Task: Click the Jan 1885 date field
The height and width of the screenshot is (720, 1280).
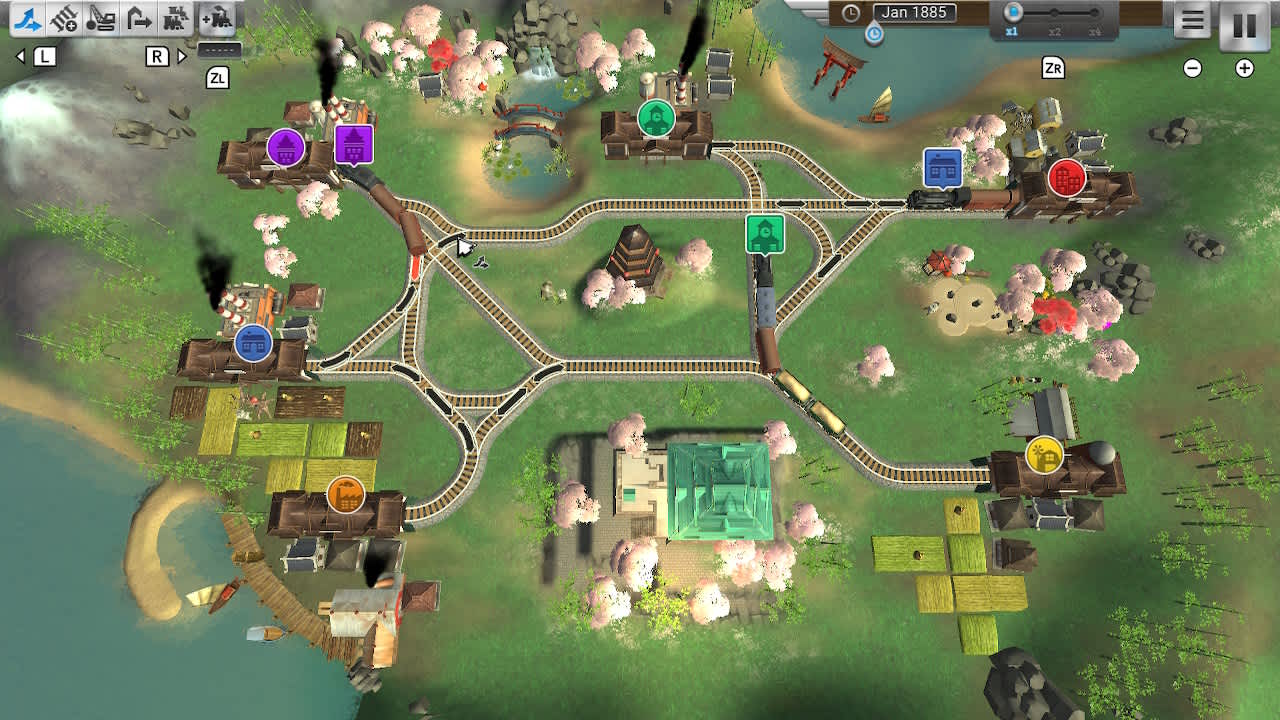Action: (x=917, y=13)
